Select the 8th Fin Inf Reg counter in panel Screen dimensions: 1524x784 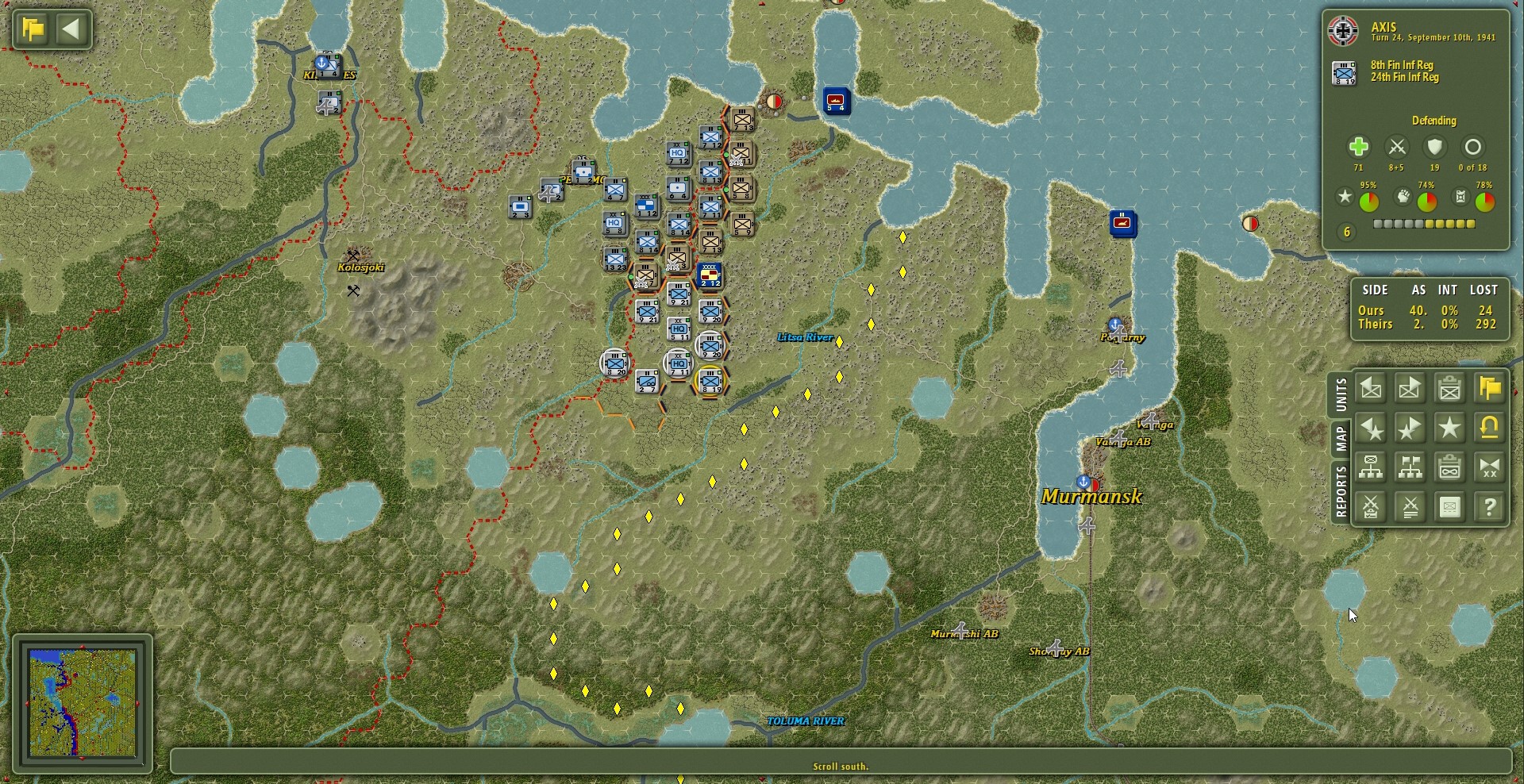point(1345,73)
